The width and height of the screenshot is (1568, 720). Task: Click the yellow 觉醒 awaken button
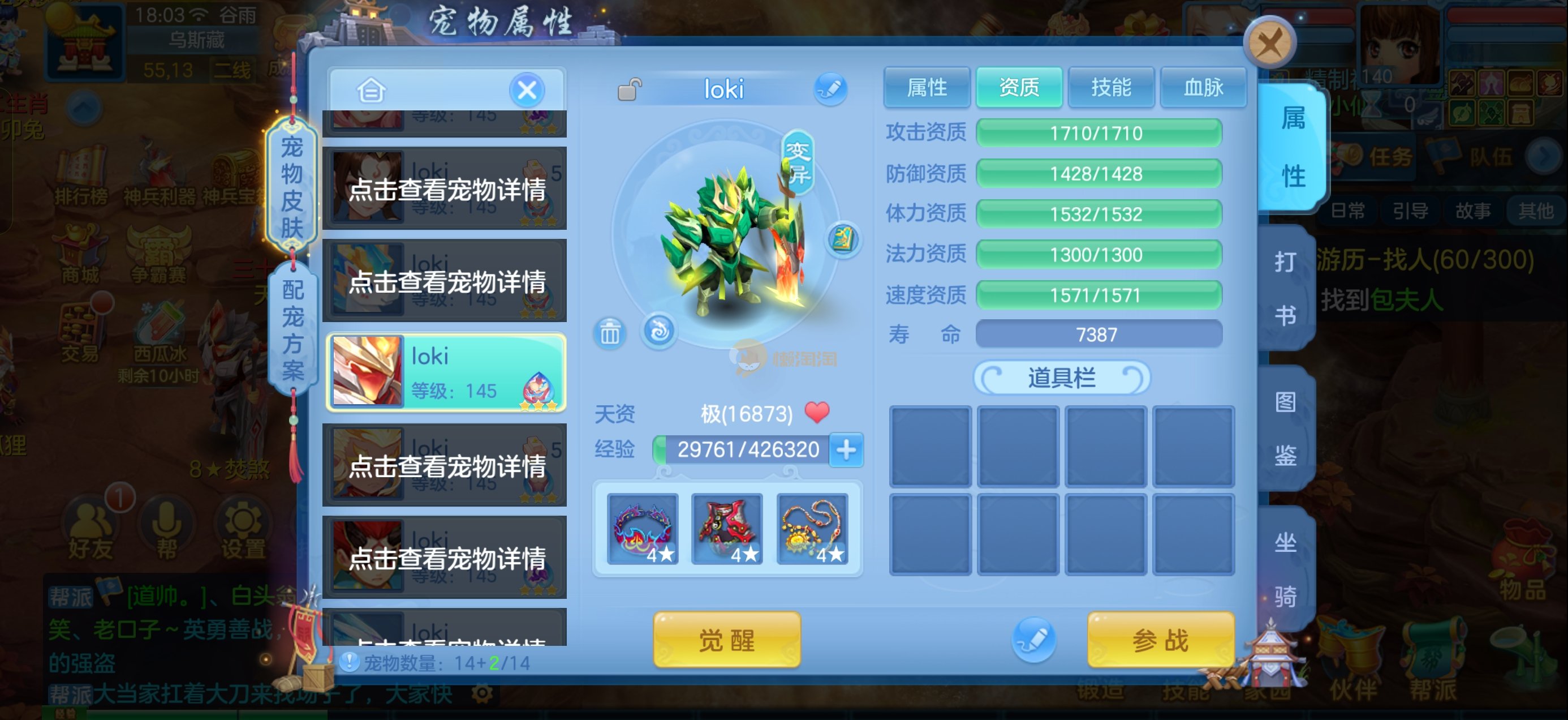727,640
